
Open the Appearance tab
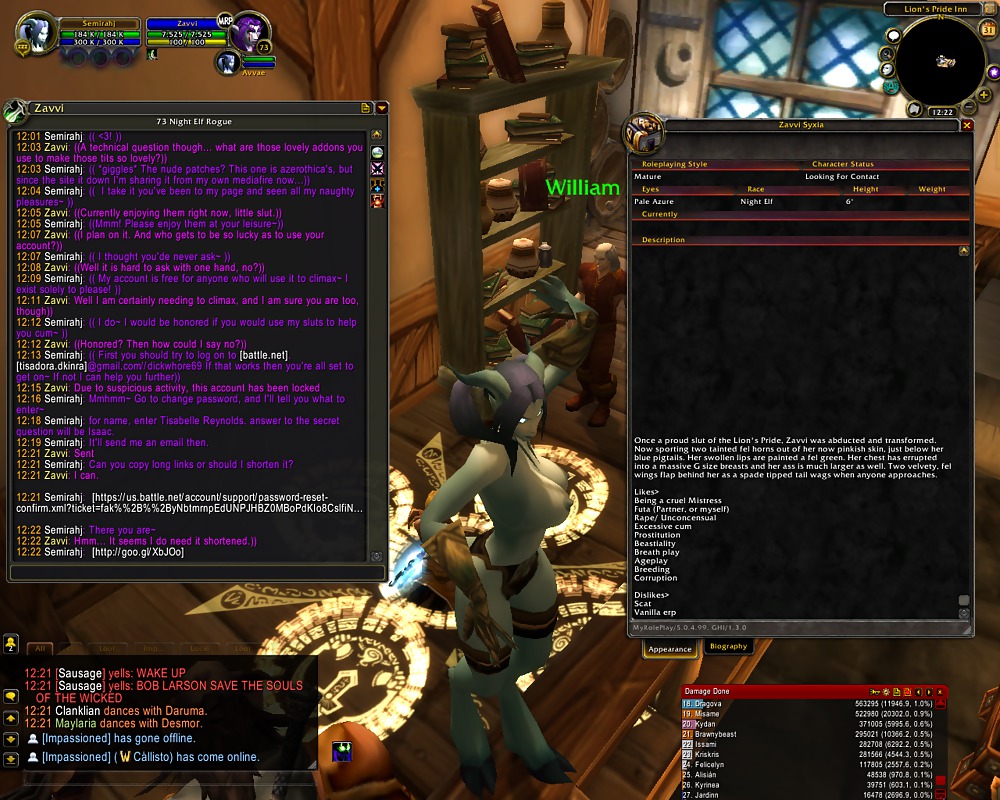(x=670, y=648)
